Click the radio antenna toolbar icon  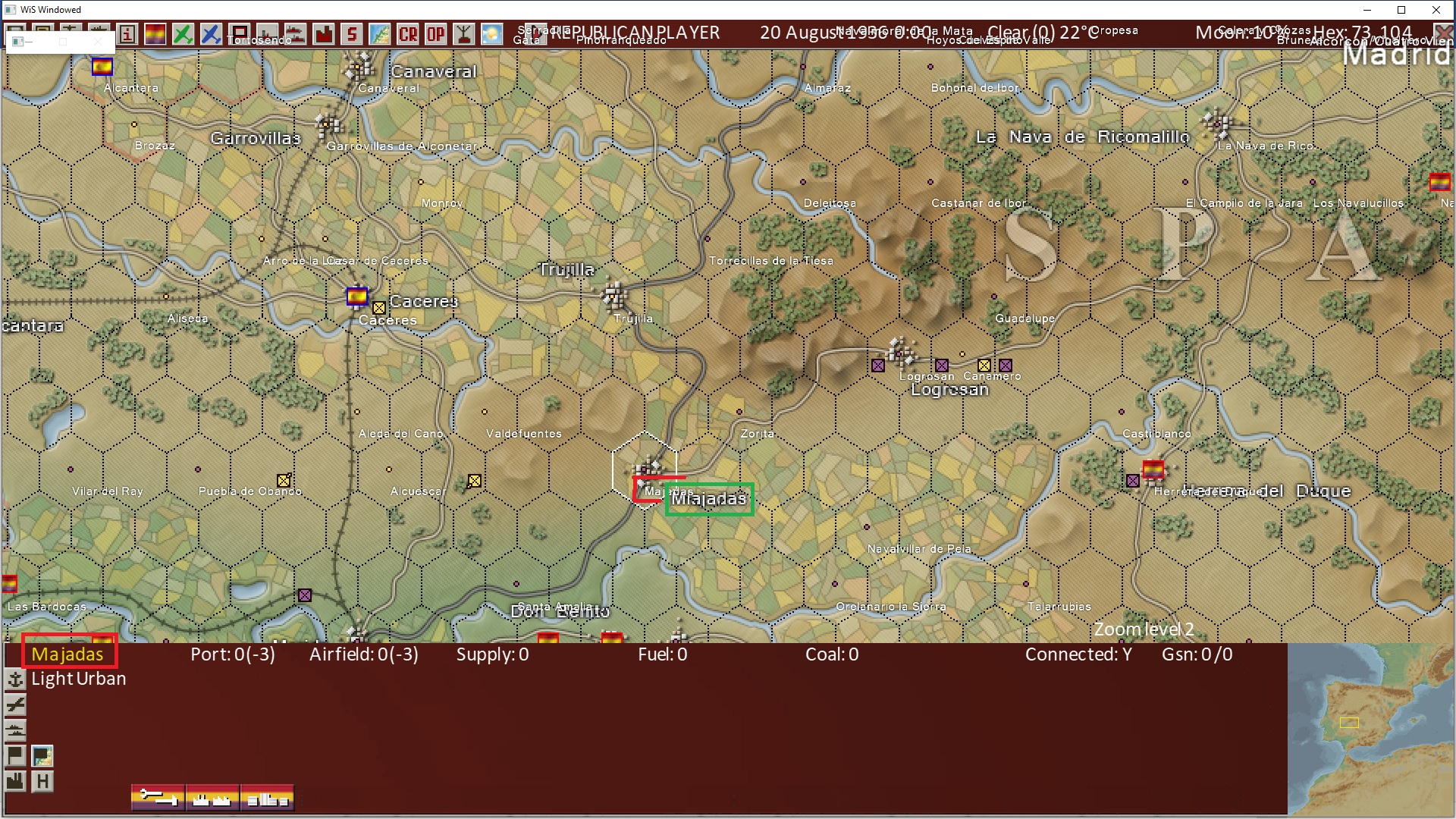coord(464,34)
